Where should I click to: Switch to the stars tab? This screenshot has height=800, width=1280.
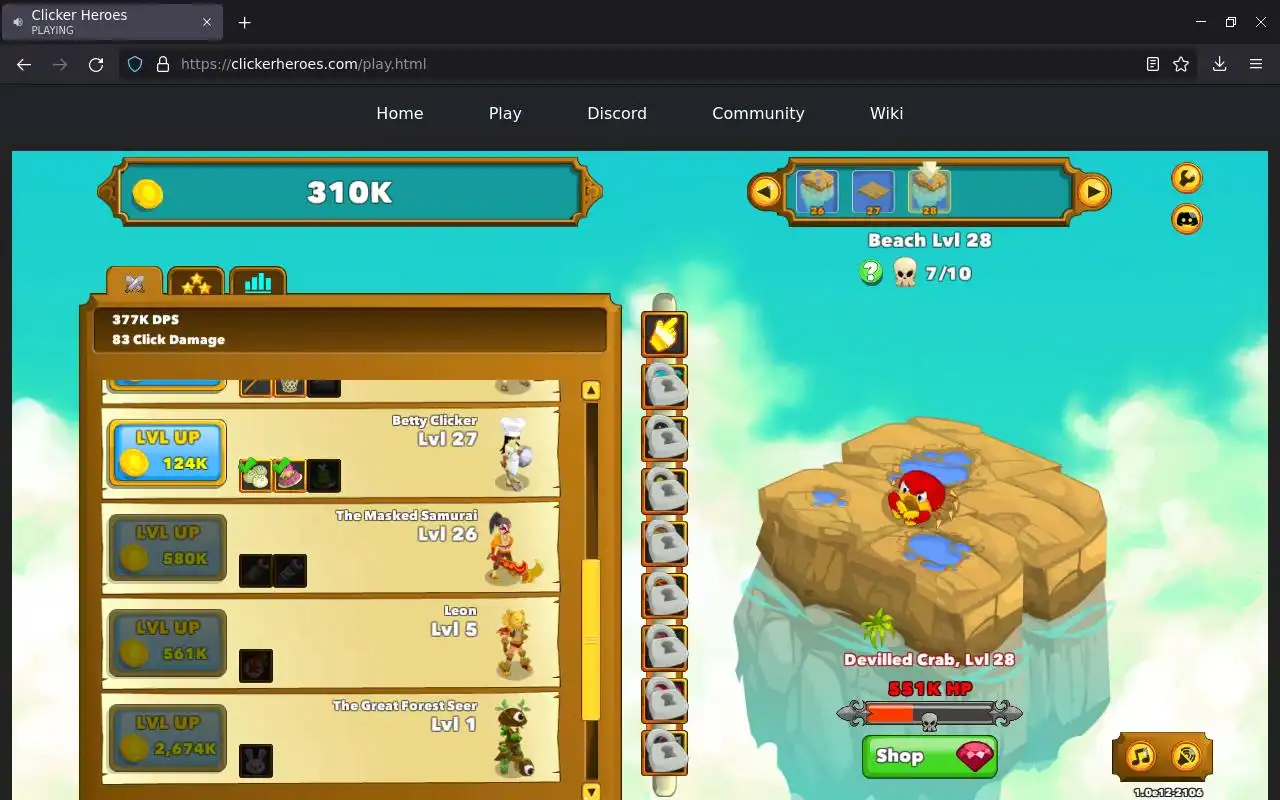pos(196,284)
